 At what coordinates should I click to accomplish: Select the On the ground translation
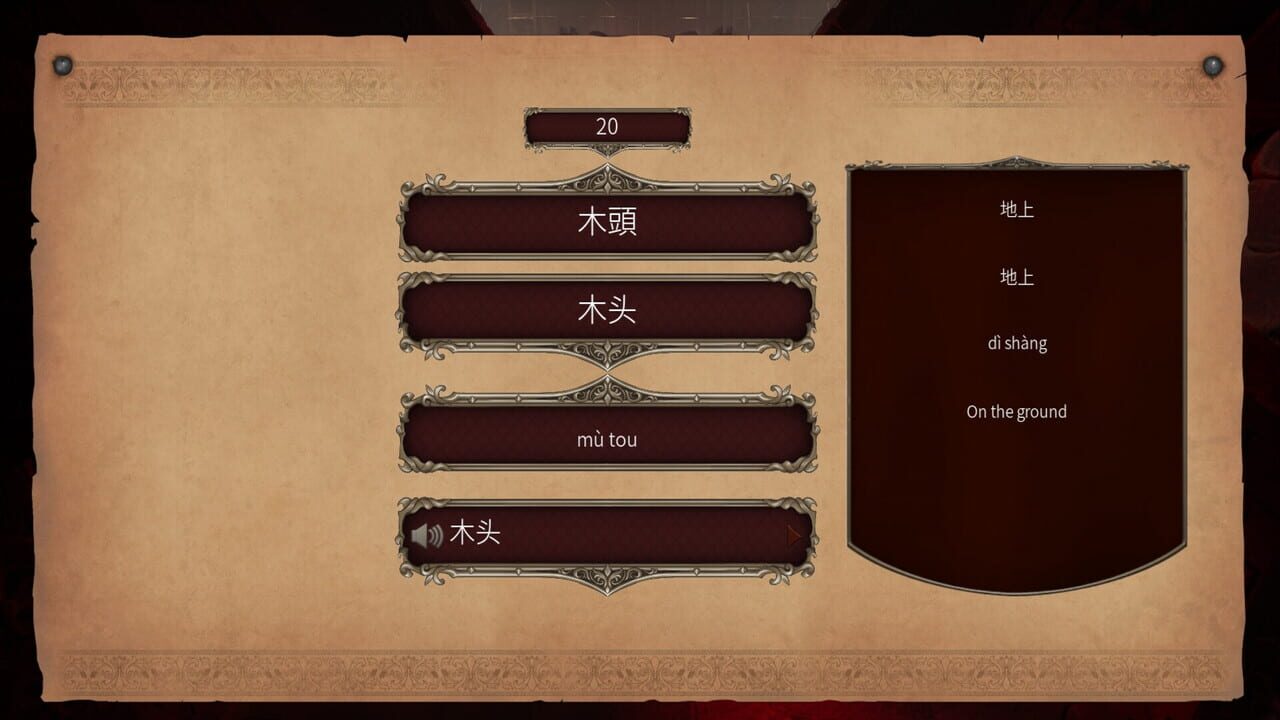(x=1016, y=411)
